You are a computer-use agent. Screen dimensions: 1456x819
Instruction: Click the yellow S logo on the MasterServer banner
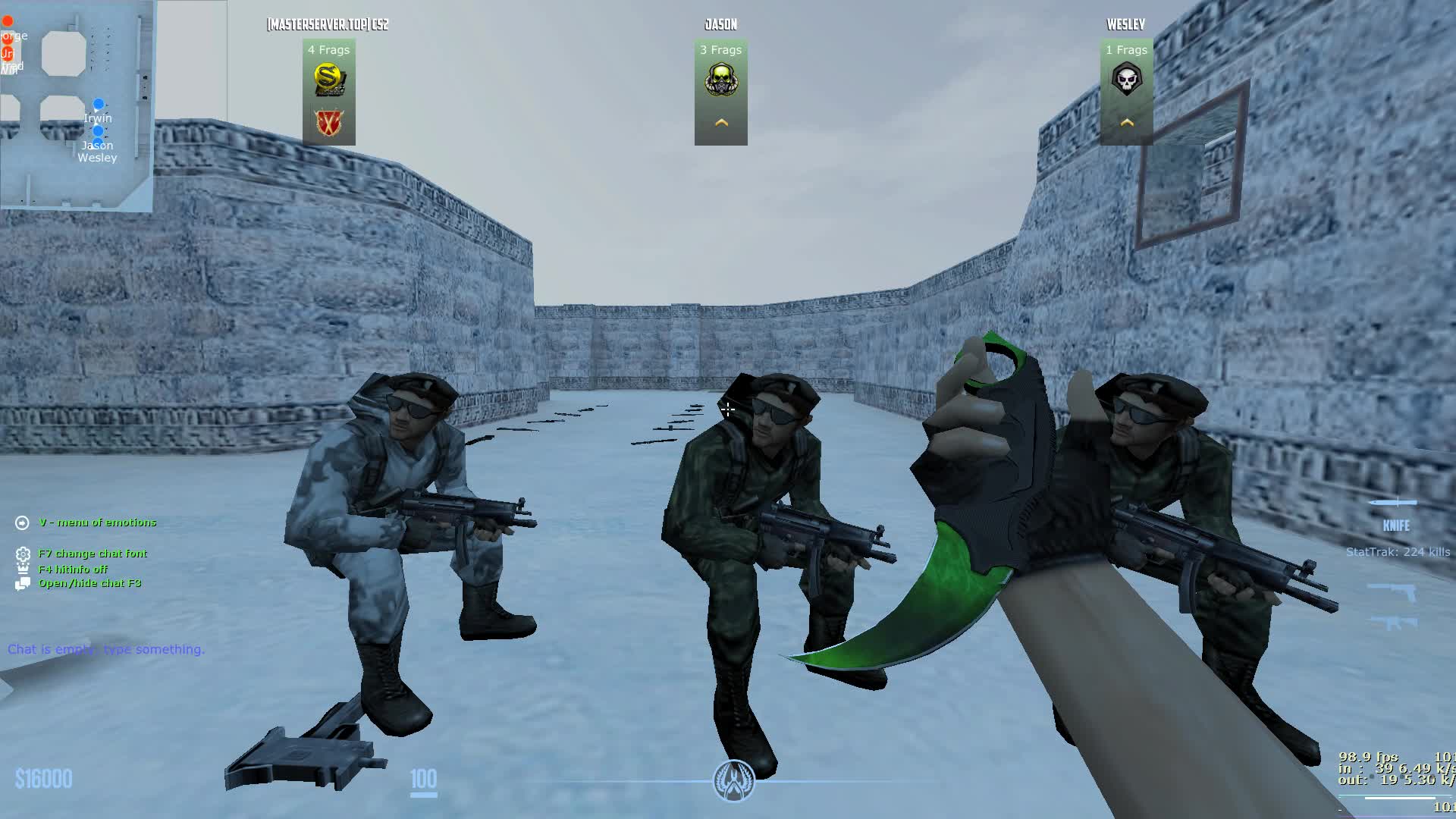pos(328,76)
